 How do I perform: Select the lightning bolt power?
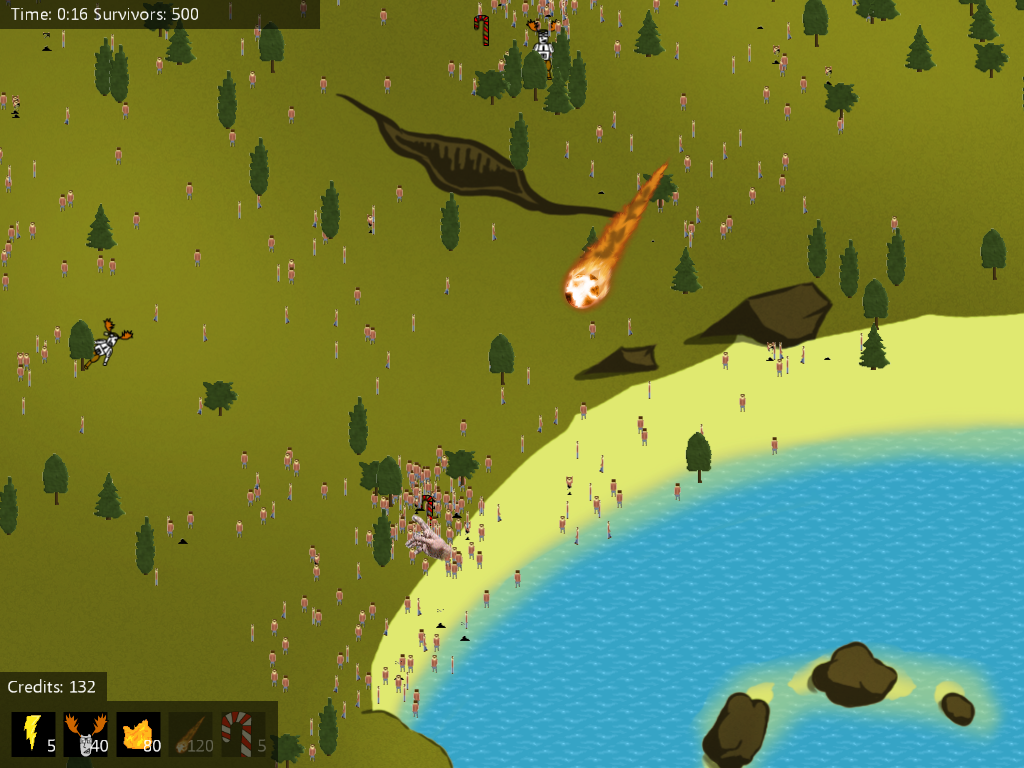pos(32,733)
